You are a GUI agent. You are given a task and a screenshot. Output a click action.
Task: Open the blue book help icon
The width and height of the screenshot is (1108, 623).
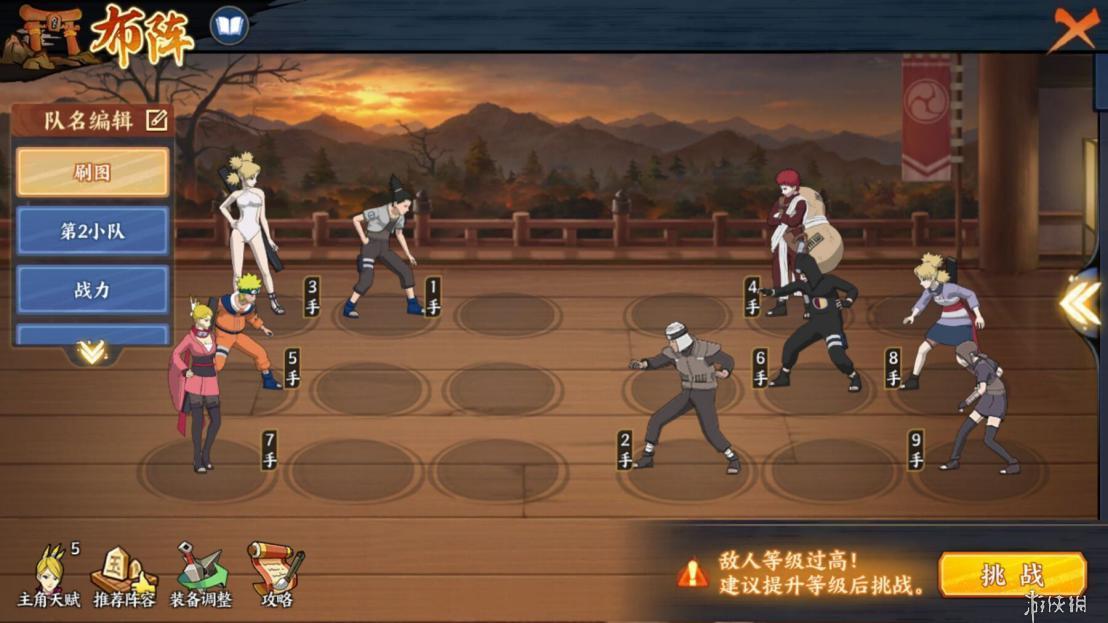[229, 26]
